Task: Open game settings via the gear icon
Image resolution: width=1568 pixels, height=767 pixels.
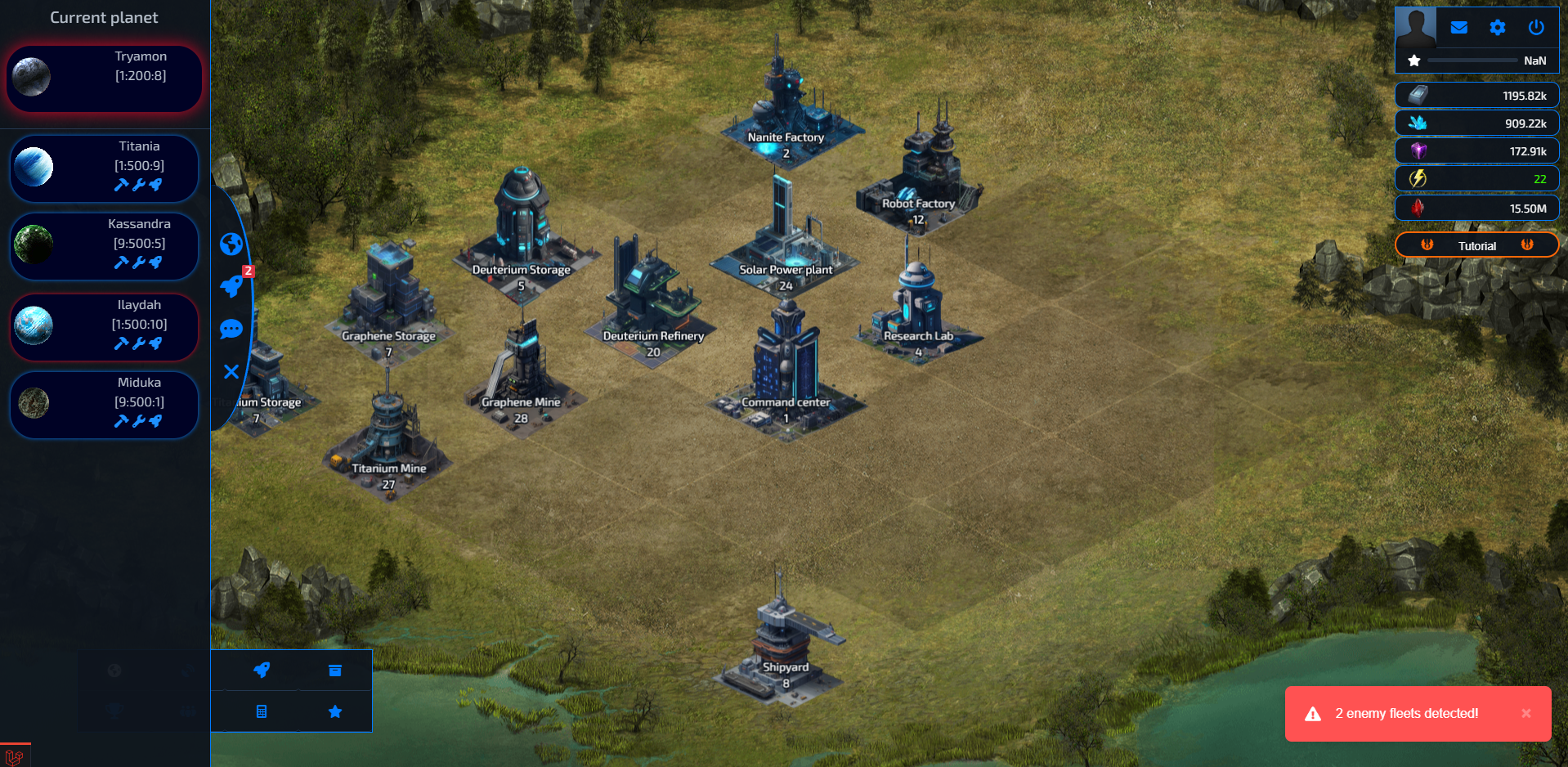Action: point(1498,27)
